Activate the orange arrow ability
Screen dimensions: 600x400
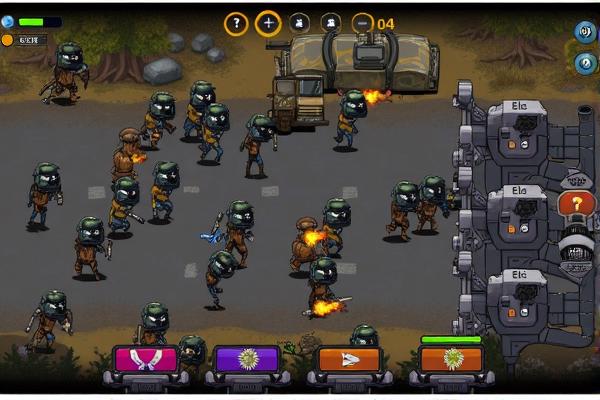349,359
